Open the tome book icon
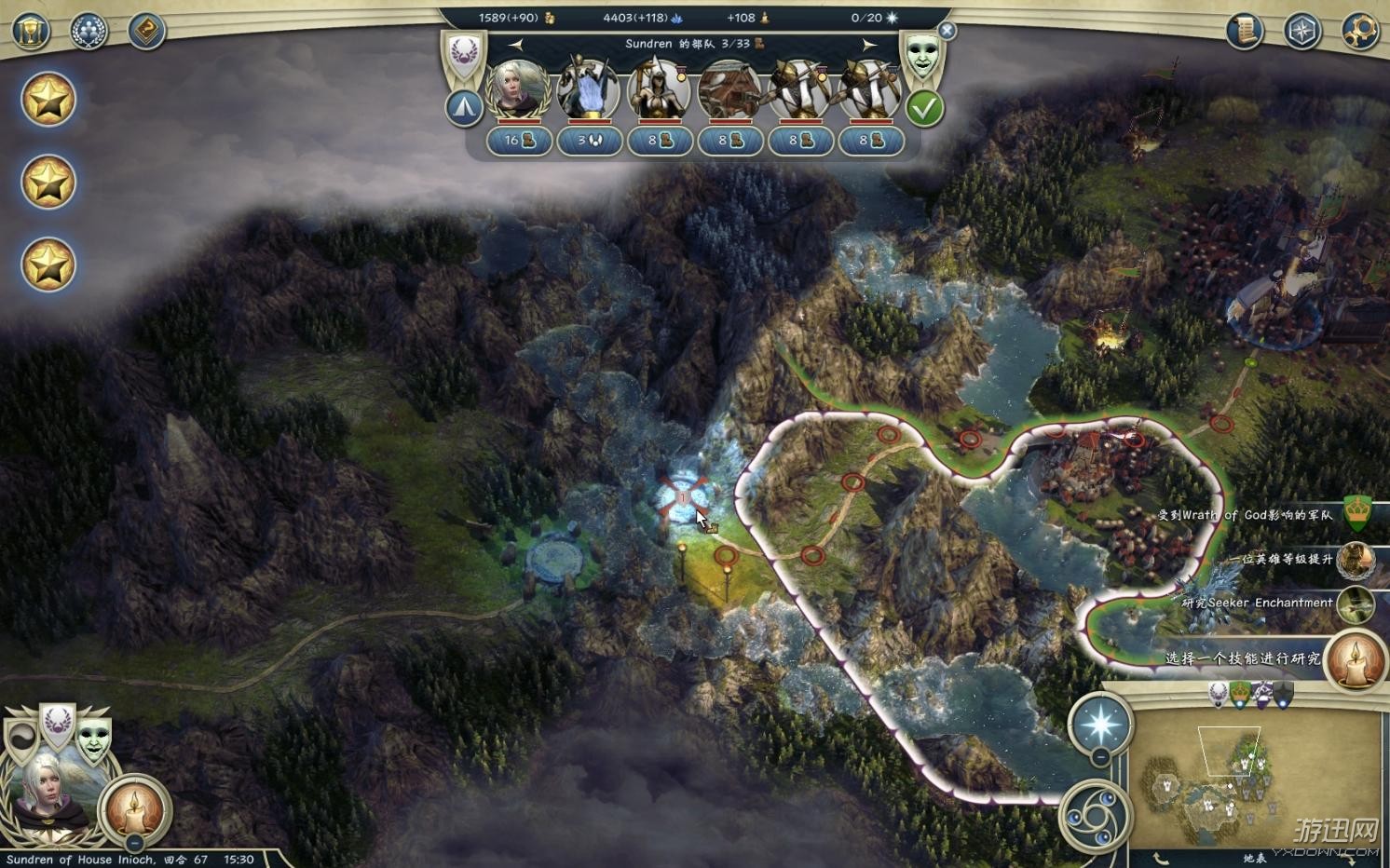Screen dimensions: 1390x868 (x=146, y=31)
